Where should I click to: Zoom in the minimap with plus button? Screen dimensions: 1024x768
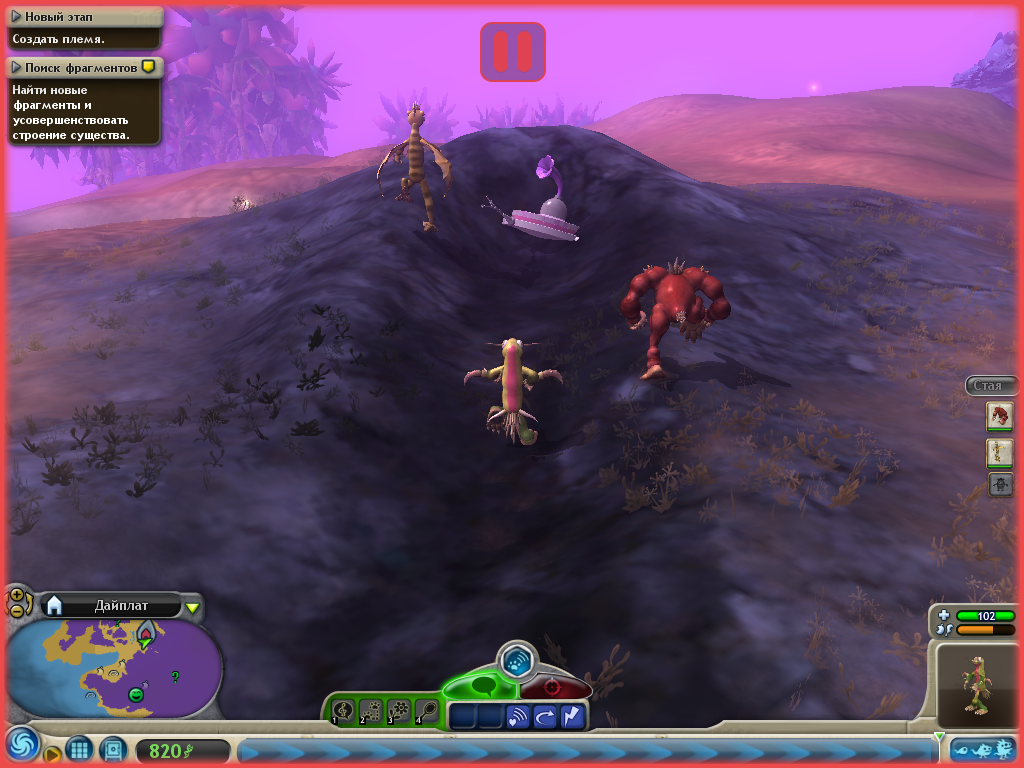pyautogui.click(x=16, y=594)
